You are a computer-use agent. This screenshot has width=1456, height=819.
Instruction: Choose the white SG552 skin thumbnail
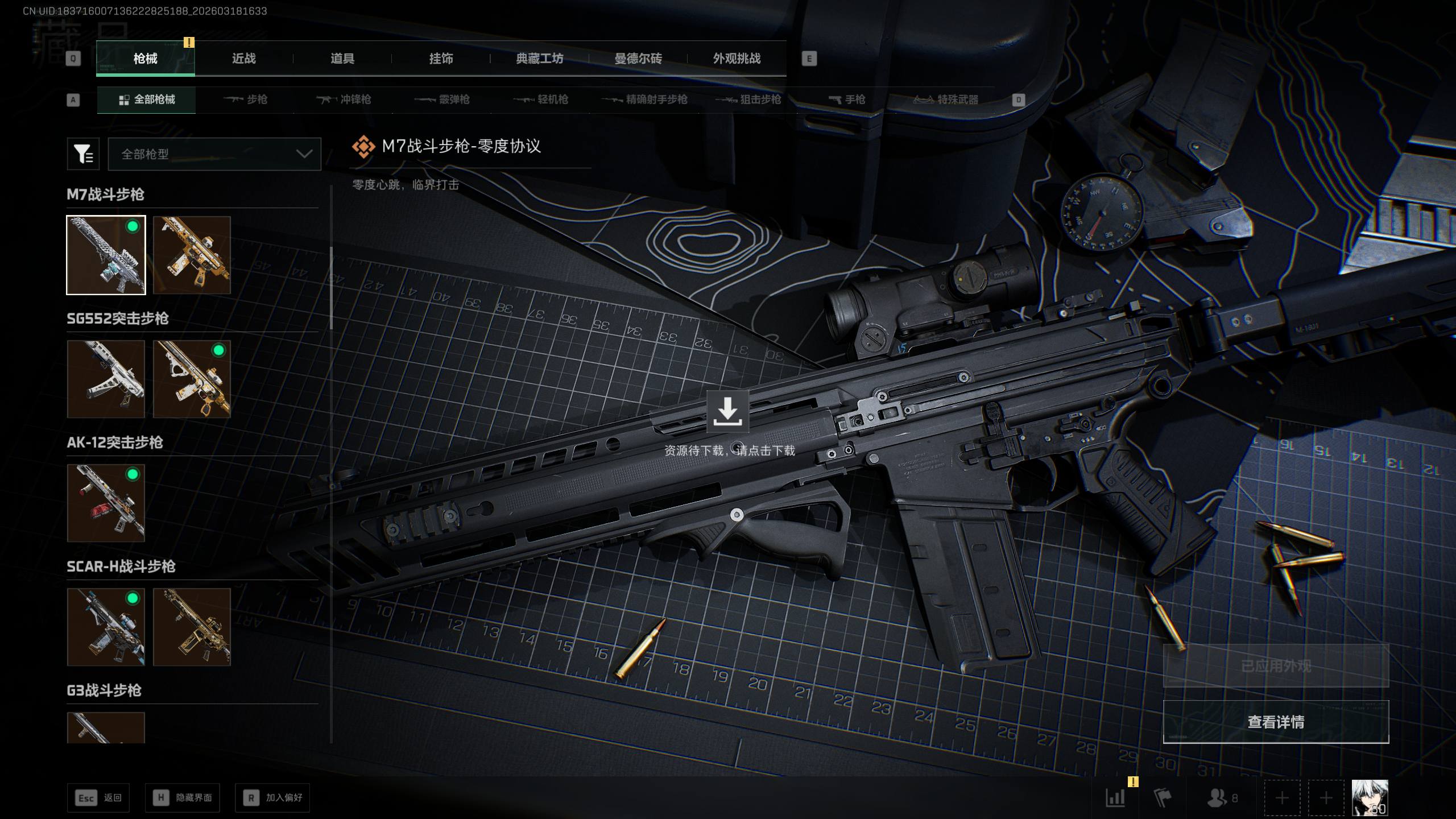click(106, 379)
